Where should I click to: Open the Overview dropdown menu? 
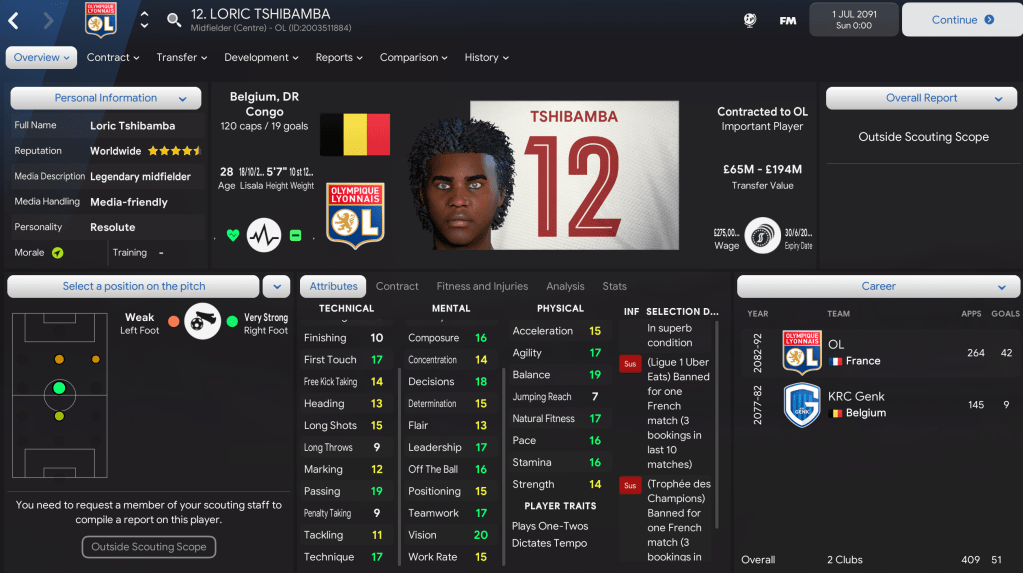point(41,58)
